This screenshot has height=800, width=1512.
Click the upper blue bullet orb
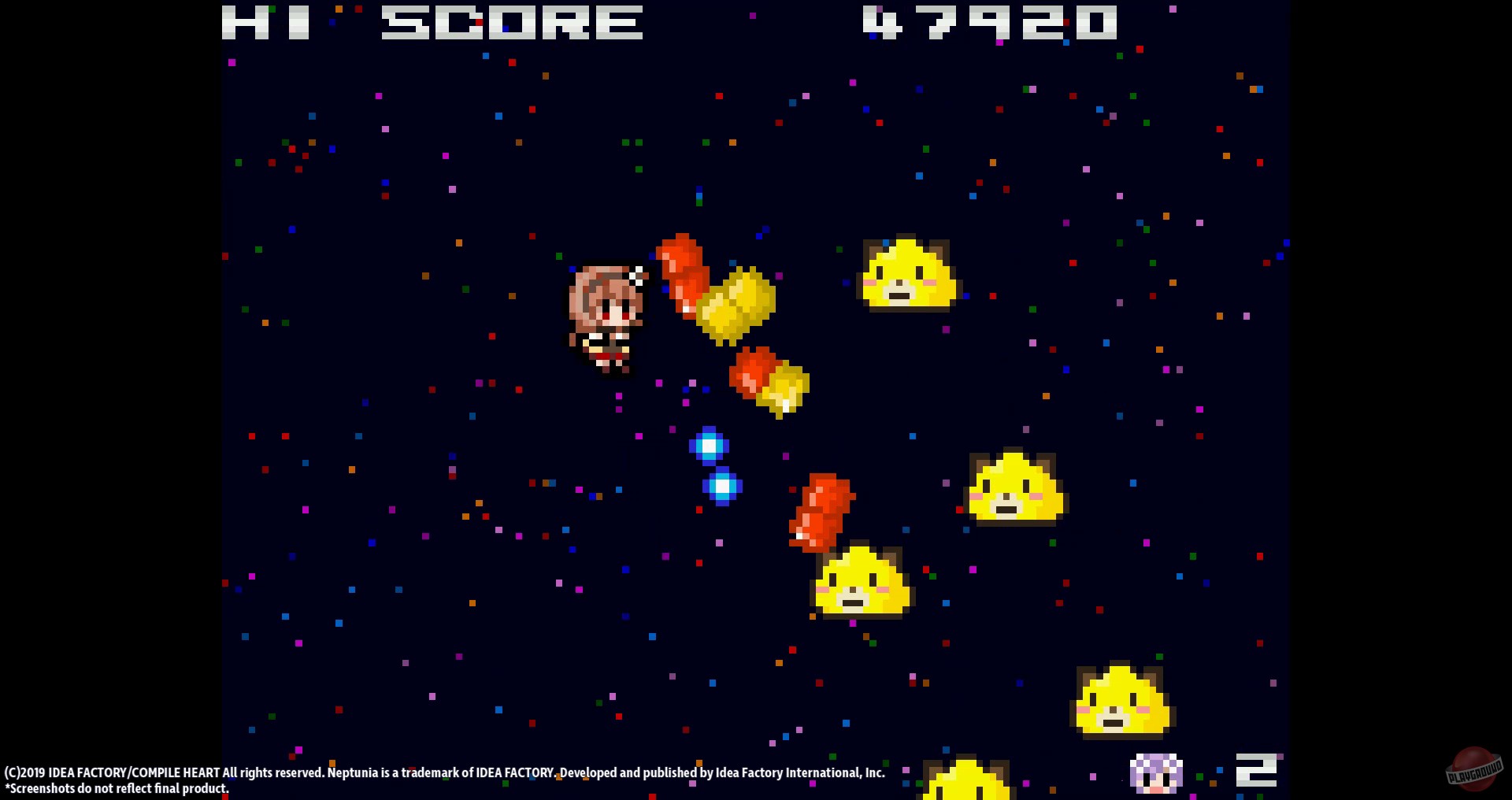coord(711,445)
